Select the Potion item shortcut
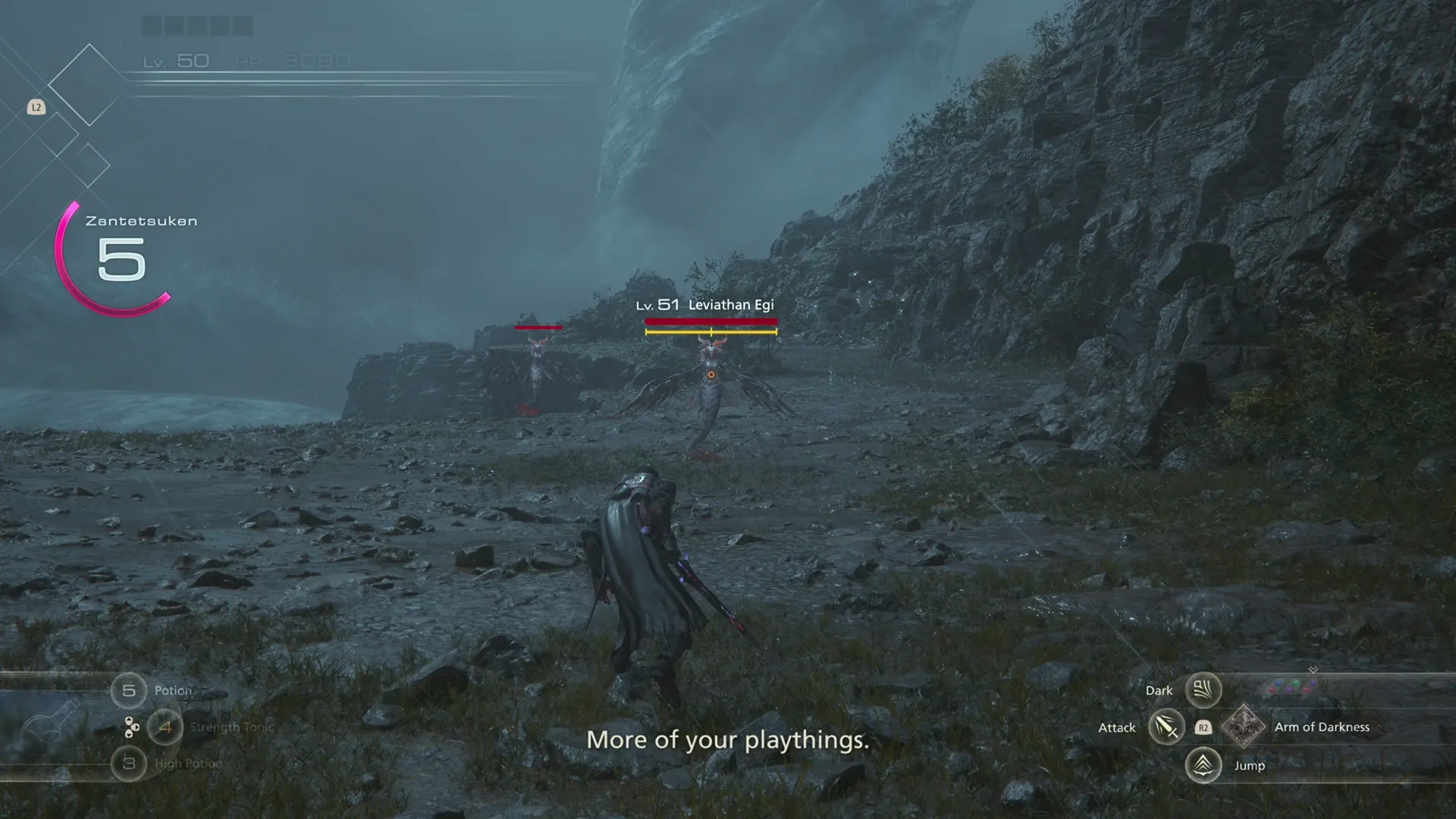Viewport: 1456px width, 819px height. click(x=129, y=691)
